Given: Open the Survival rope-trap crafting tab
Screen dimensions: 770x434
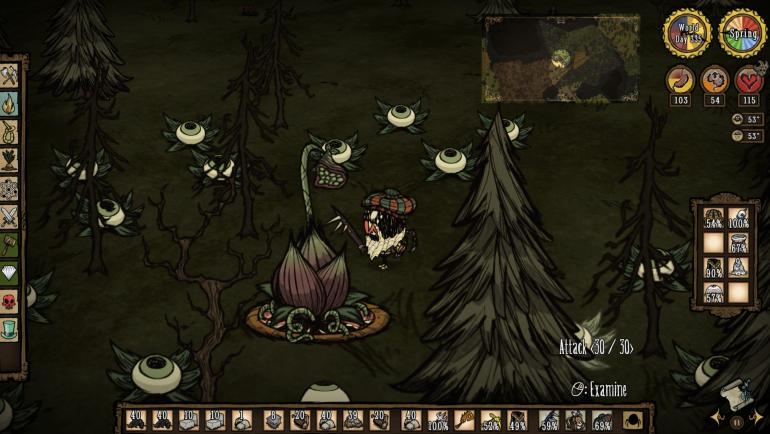Looking at the screenshot, I should [x=11, y=131].
